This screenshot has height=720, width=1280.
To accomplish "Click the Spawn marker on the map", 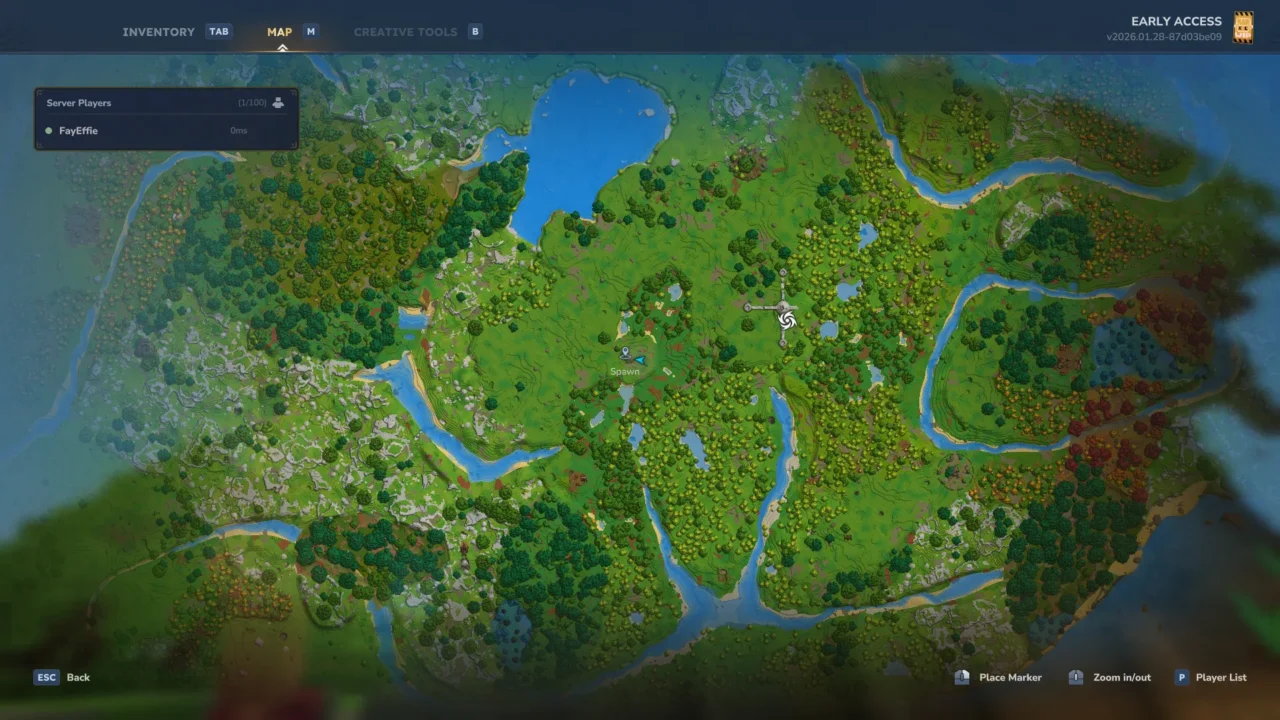I will click(625, 354).
